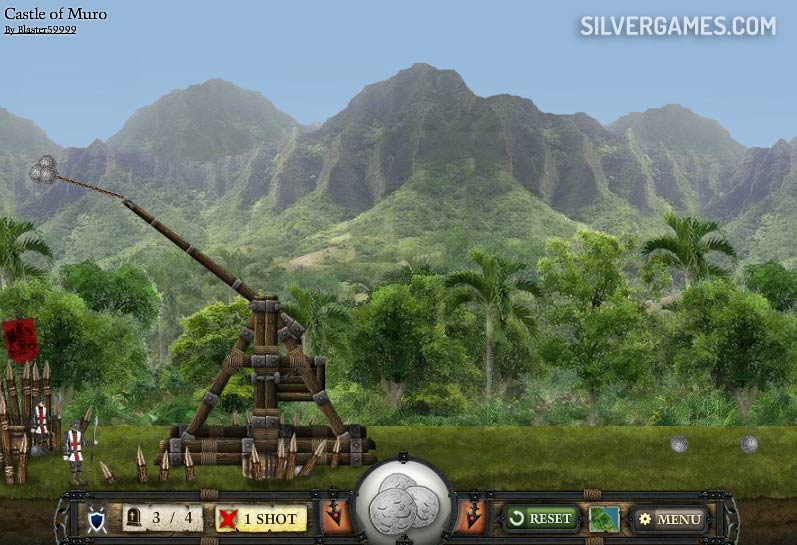Image resolution: width=797 pixels, height=545 pixels.
Task: Visit the Blaster59999 author link
Action: 40,30
